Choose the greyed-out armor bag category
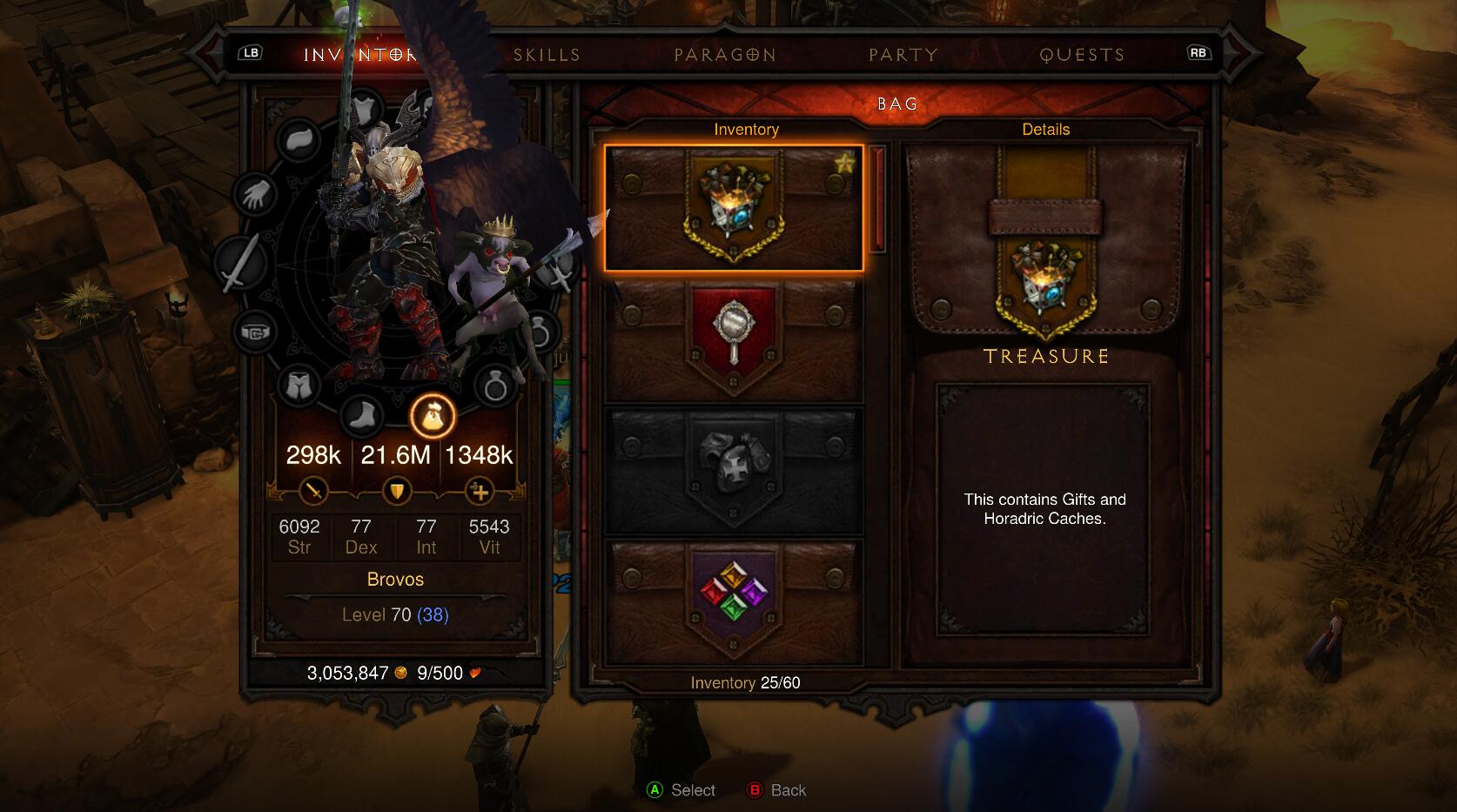 click(x=734, y=471)
